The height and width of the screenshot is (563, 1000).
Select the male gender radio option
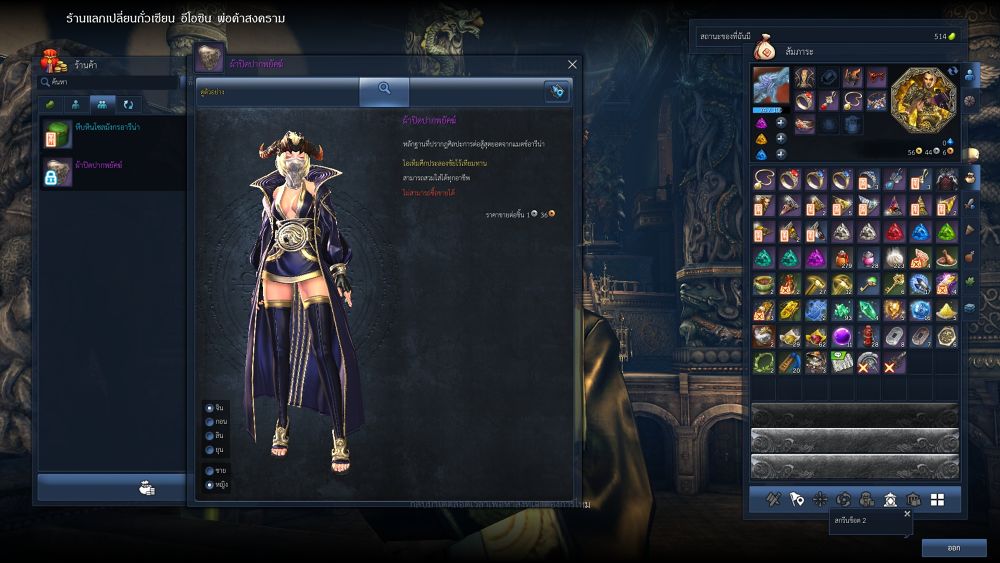click(209, 470)
